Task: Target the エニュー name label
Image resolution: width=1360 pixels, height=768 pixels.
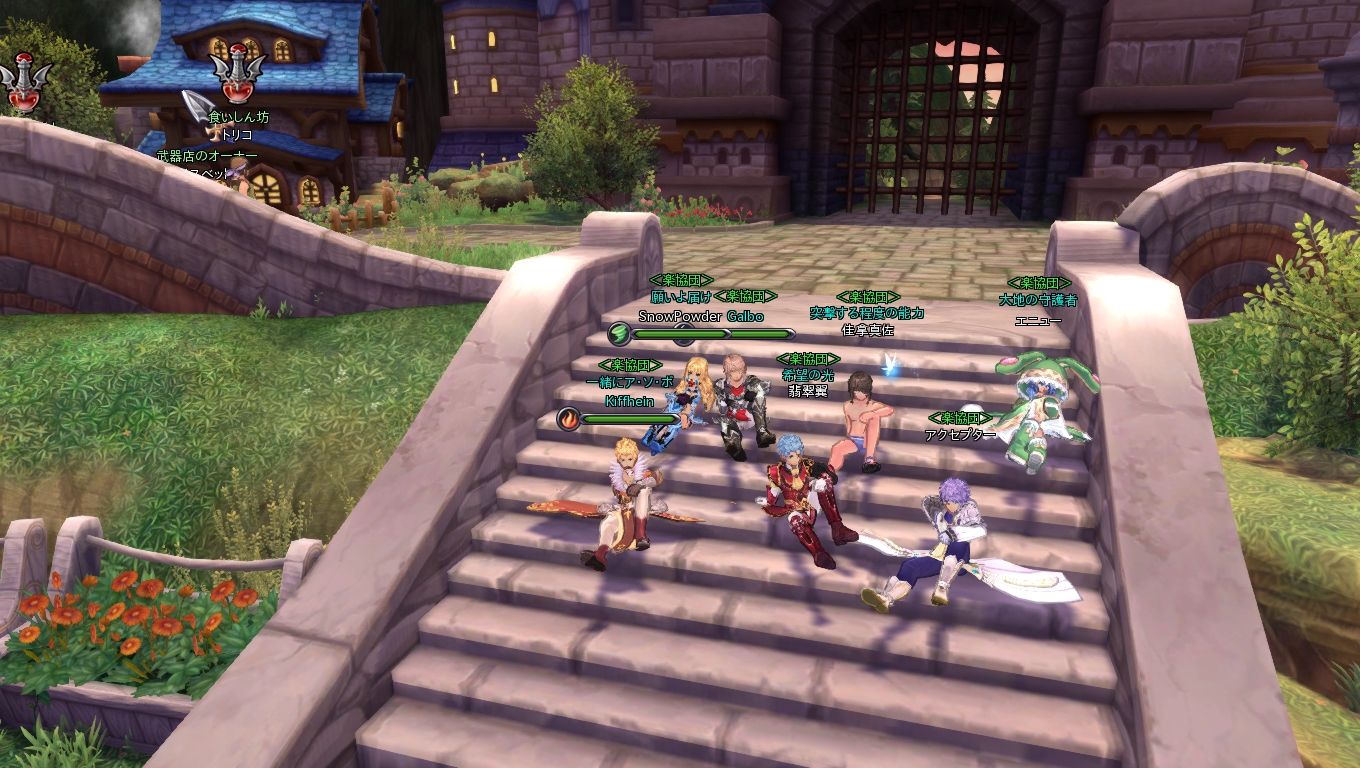Action: click(1038, 321)
